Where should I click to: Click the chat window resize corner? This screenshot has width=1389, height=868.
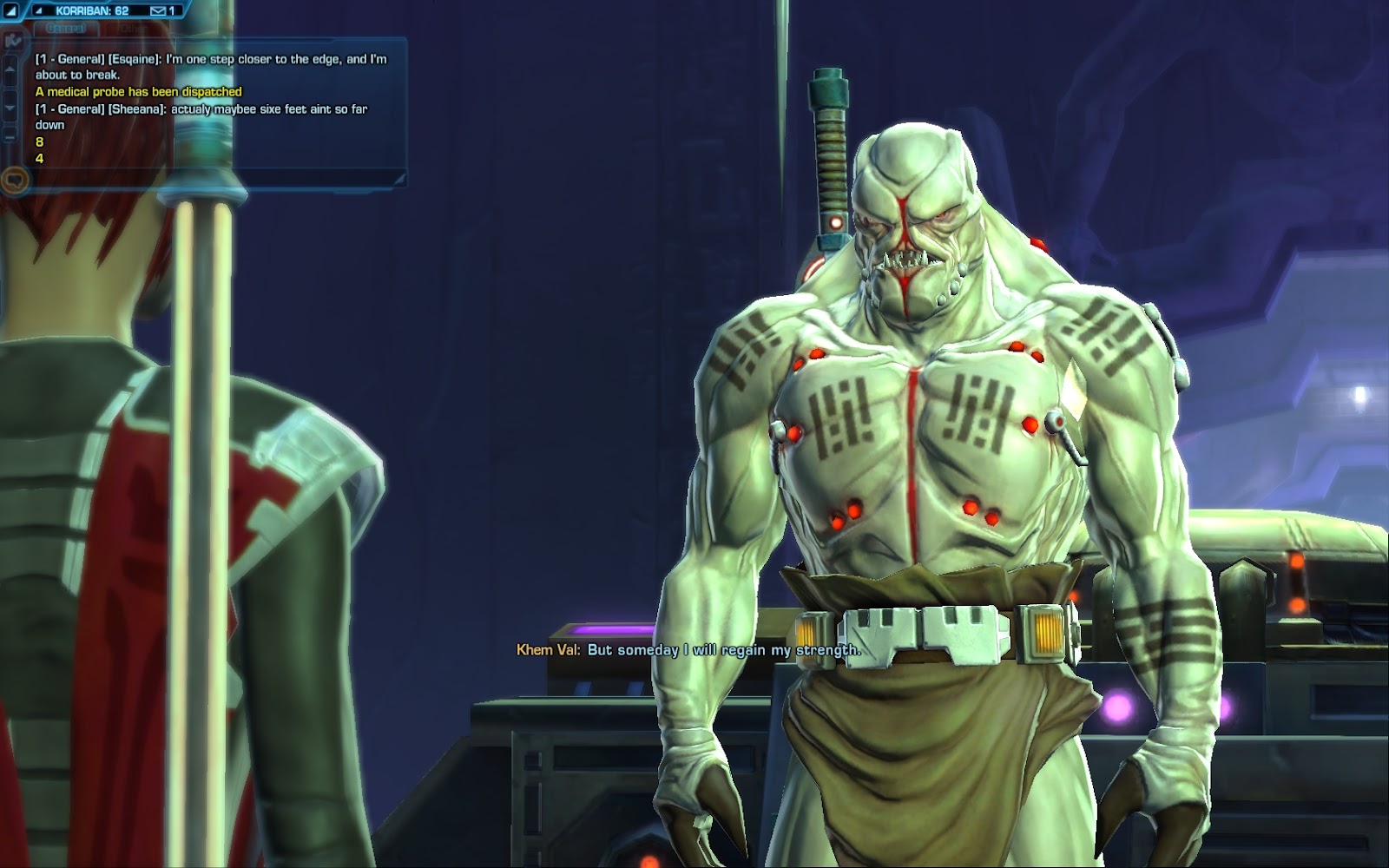click(x=398, y=179)
